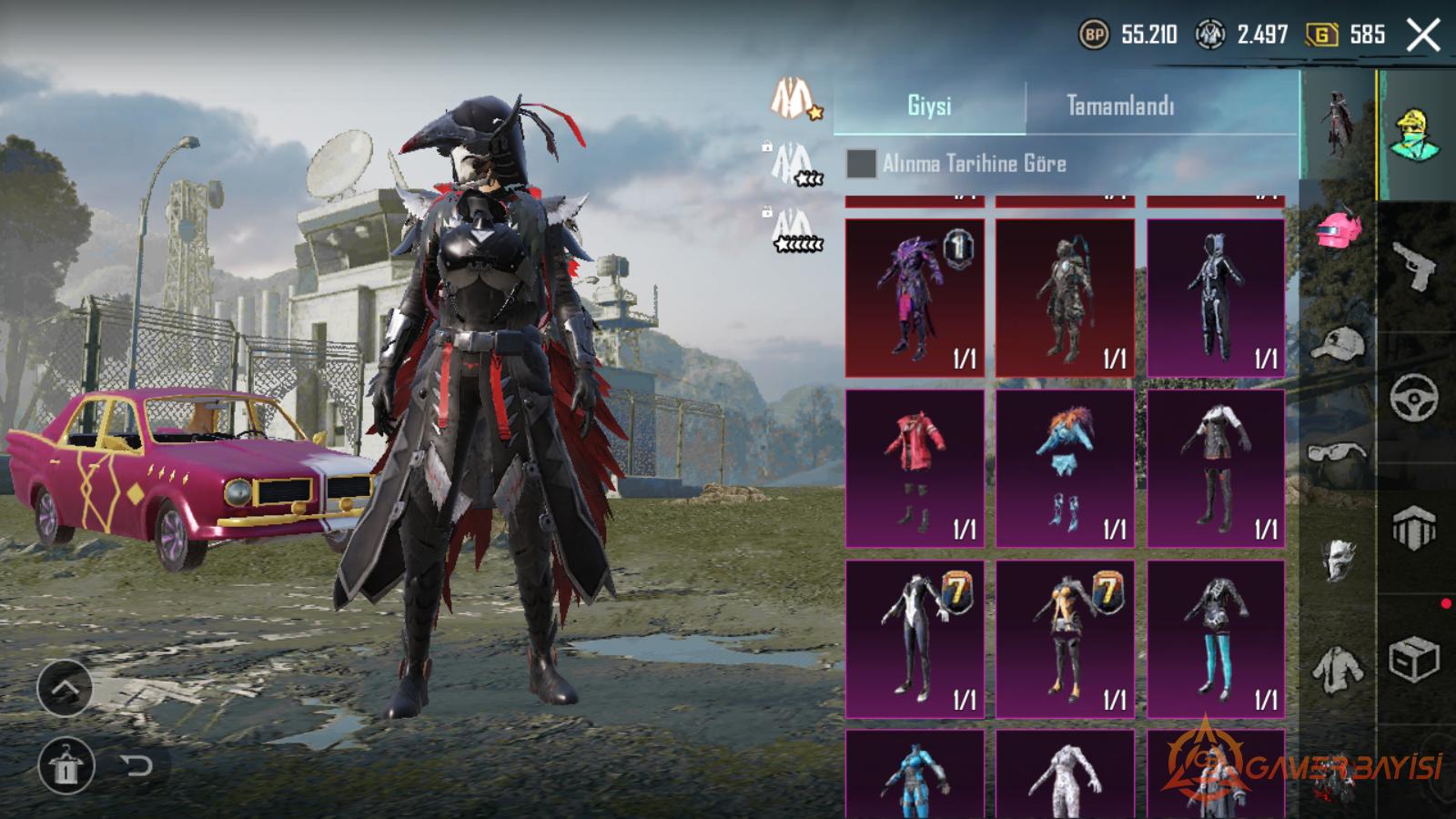Open the white mask category
1456x819 pixels.
[1338, 559]
